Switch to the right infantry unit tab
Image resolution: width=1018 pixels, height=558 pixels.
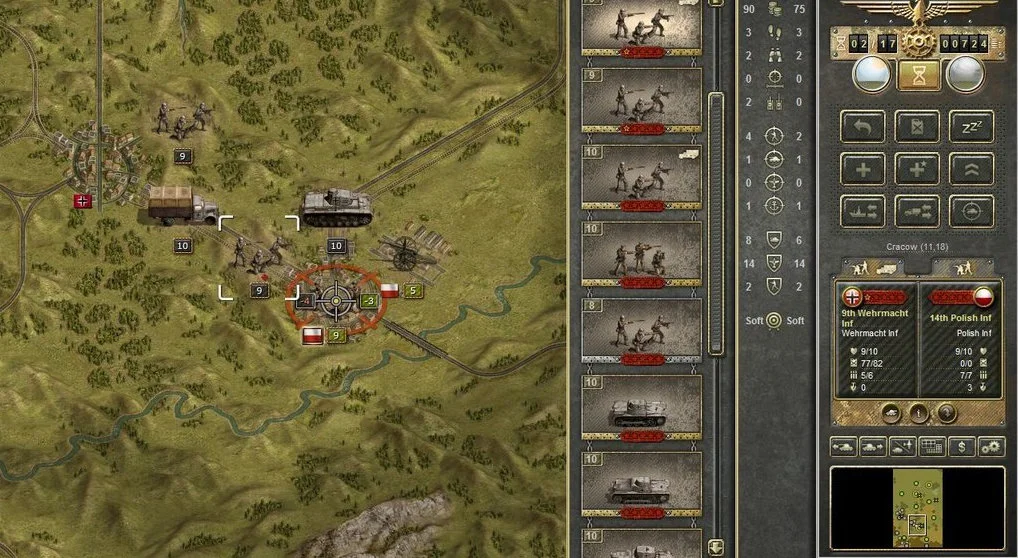point(966,268)
